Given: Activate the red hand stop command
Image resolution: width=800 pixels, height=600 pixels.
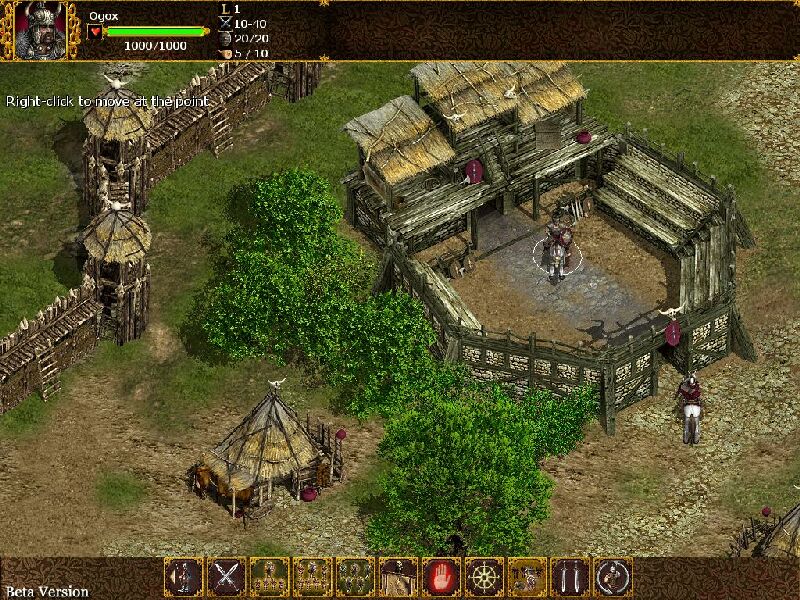Looking at the screenshot, I should 440,577.
